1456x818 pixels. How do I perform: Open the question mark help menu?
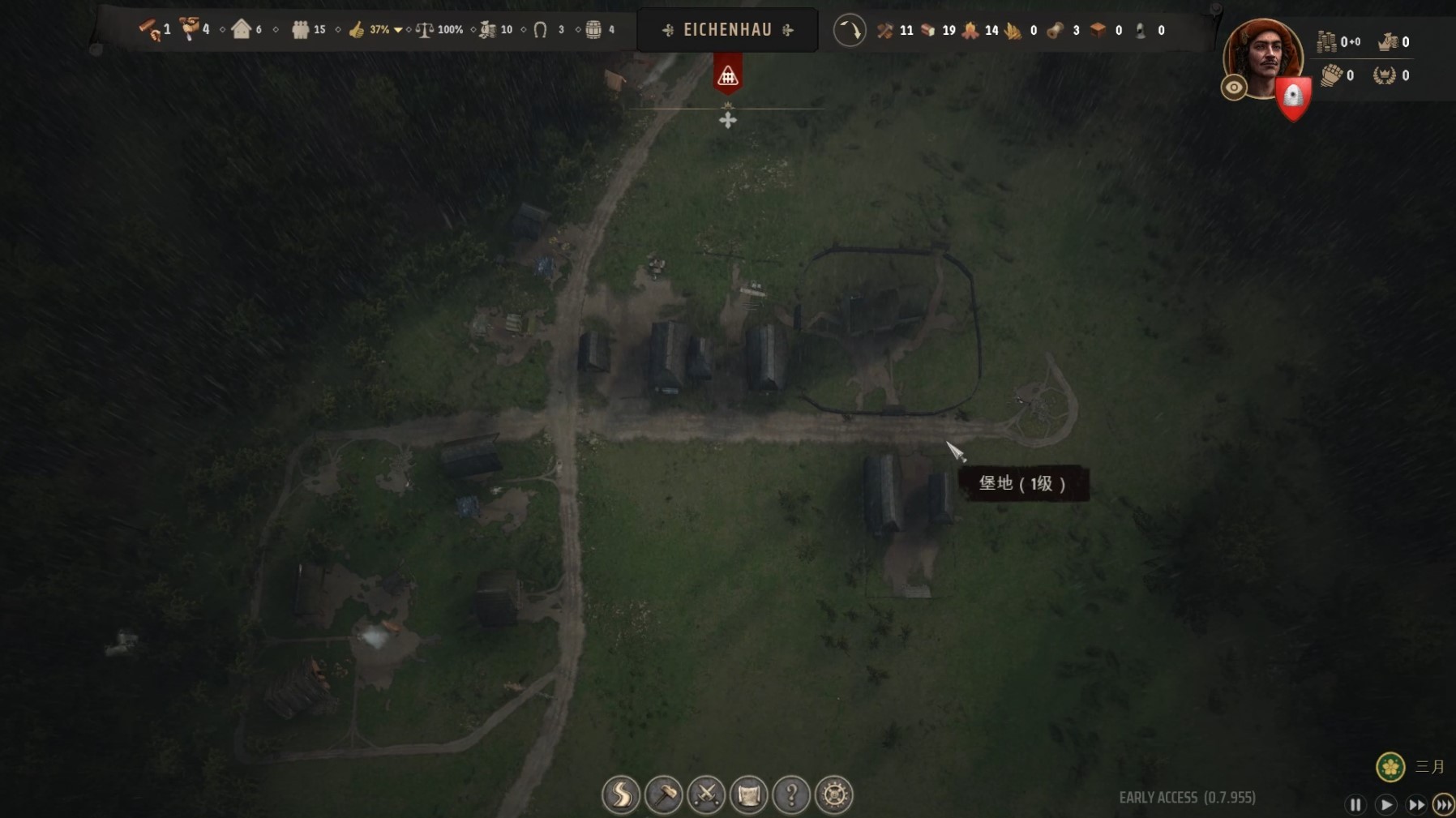pos(791,794)
